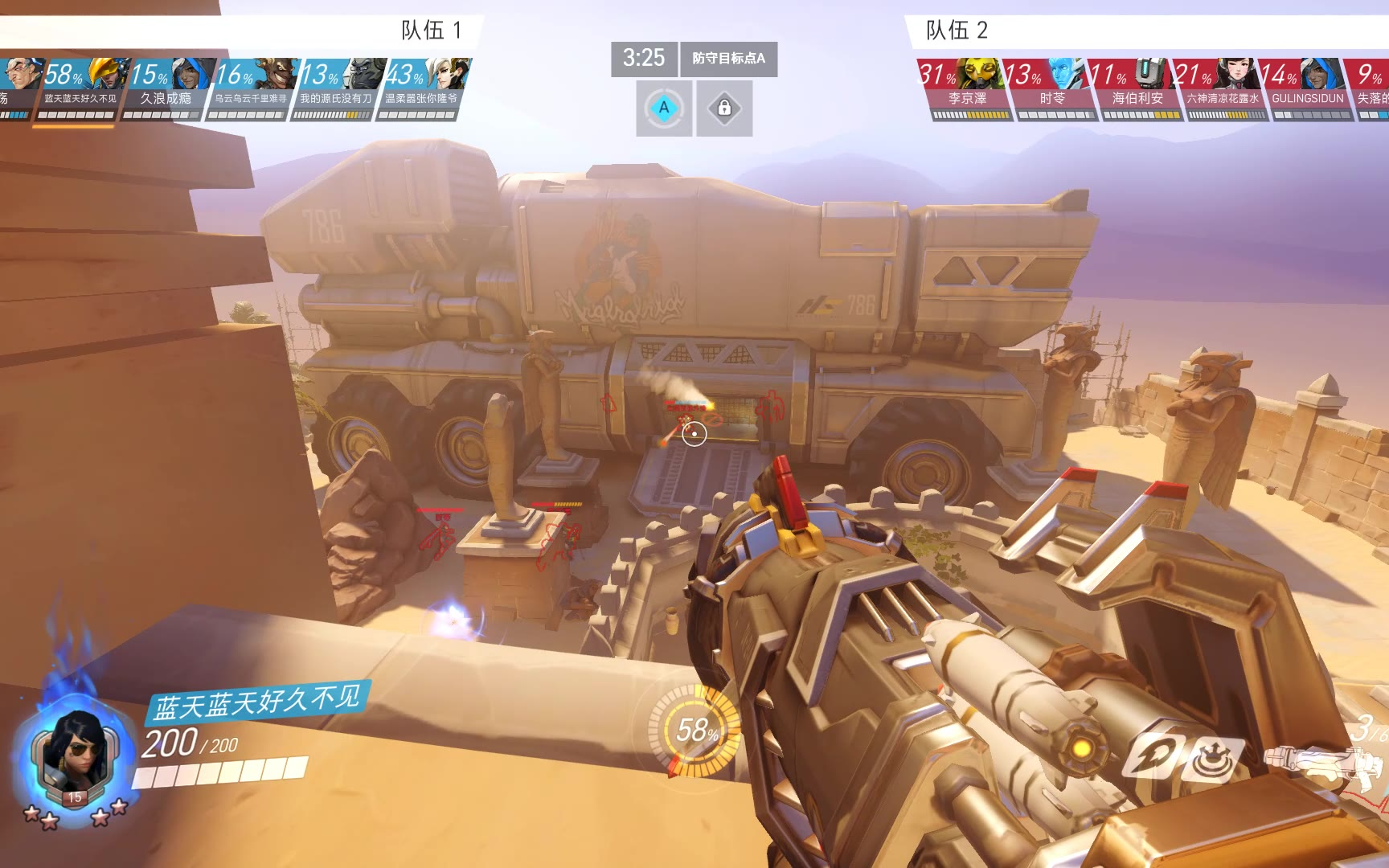
Task: Select the player card named 久浪成瘾
Action: (x=164, y=89)
